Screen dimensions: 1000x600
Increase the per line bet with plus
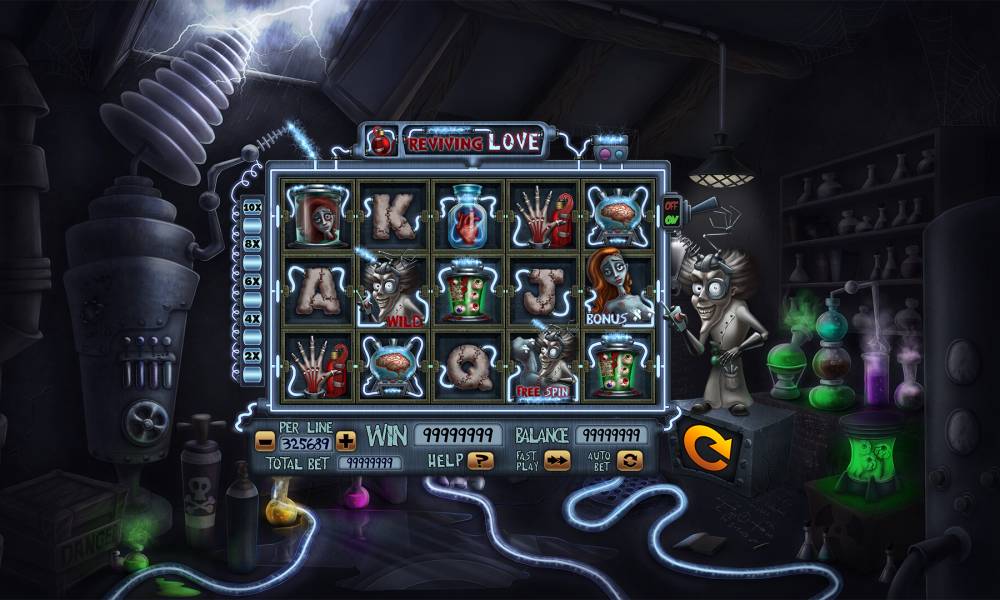click(x=346, y=440)
